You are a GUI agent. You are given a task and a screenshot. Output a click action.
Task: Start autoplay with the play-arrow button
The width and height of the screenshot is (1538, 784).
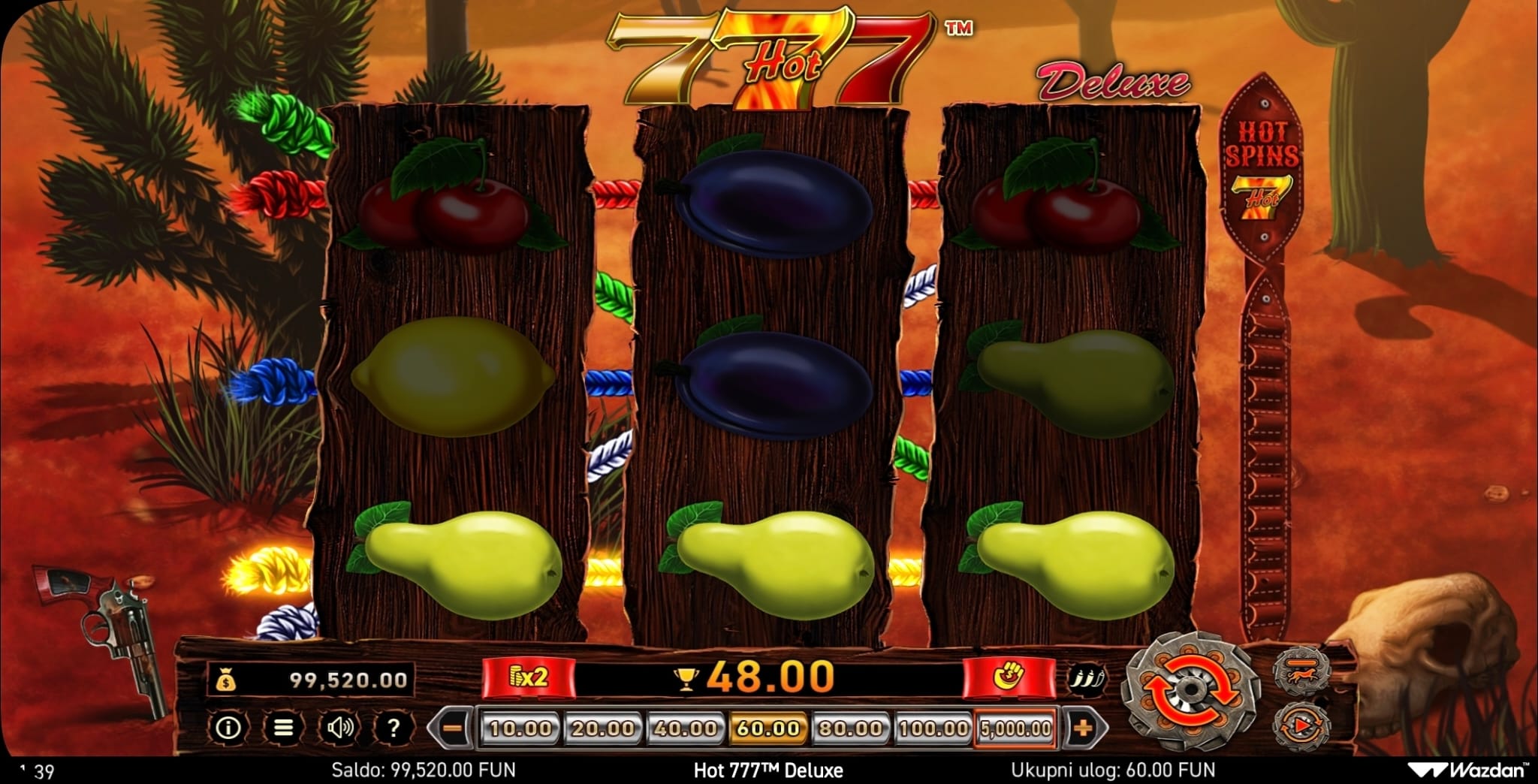1301,725
